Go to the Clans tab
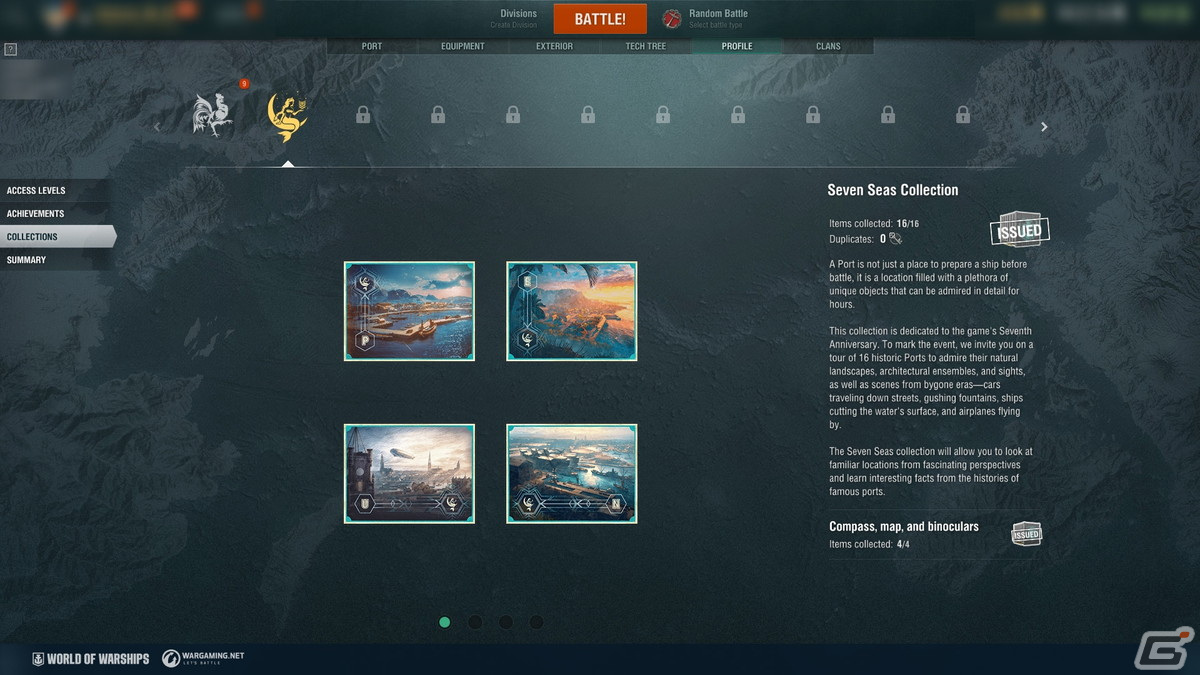 (828, 46)
